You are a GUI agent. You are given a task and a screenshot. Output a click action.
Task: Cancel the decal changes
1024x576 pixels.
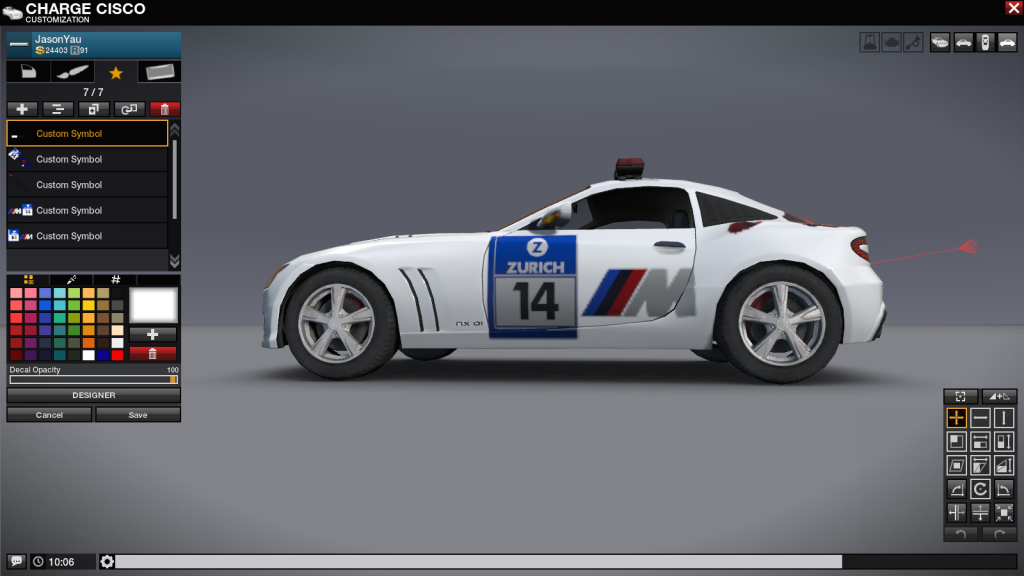(x=49, y=415)
